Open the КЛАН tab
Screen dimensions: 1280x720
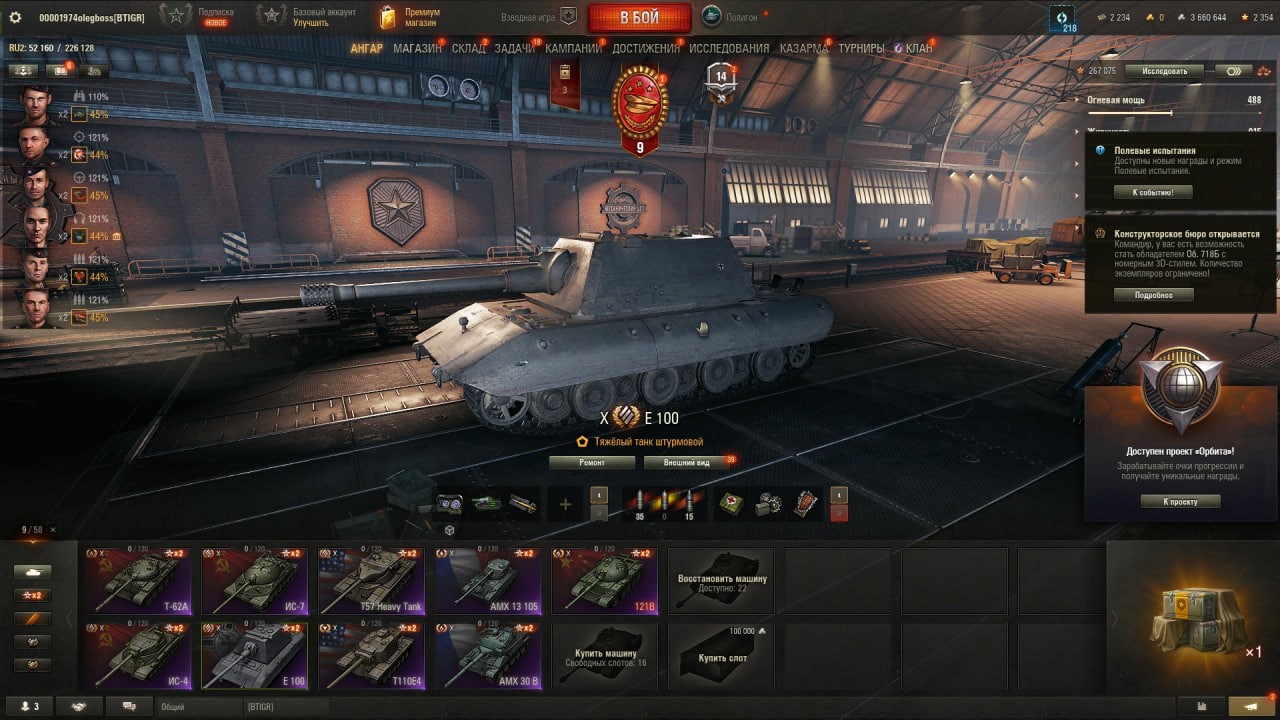coord(918,48)
